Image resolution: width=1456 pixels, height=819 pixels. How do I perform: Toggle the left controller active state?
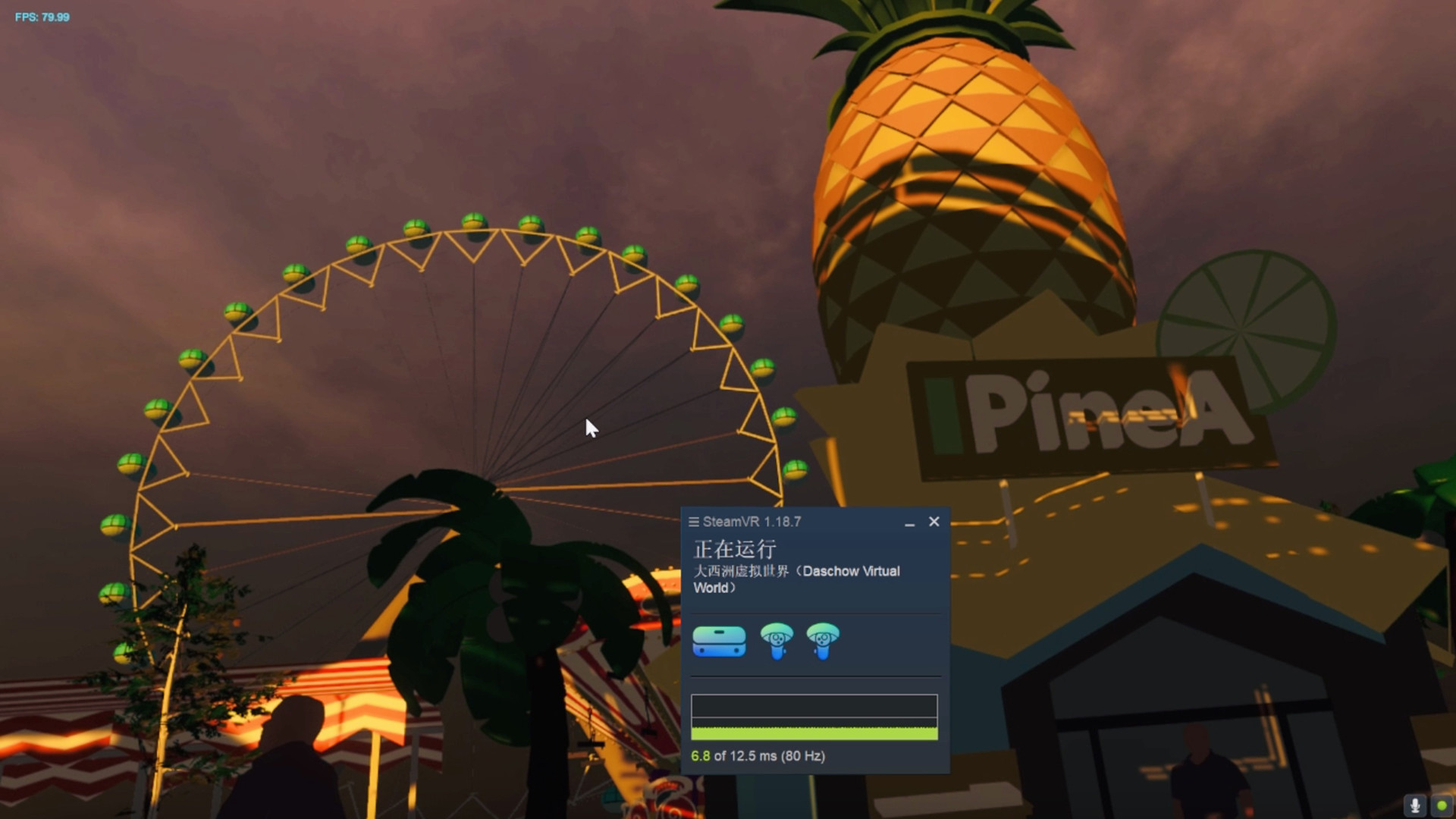(775, 642)
